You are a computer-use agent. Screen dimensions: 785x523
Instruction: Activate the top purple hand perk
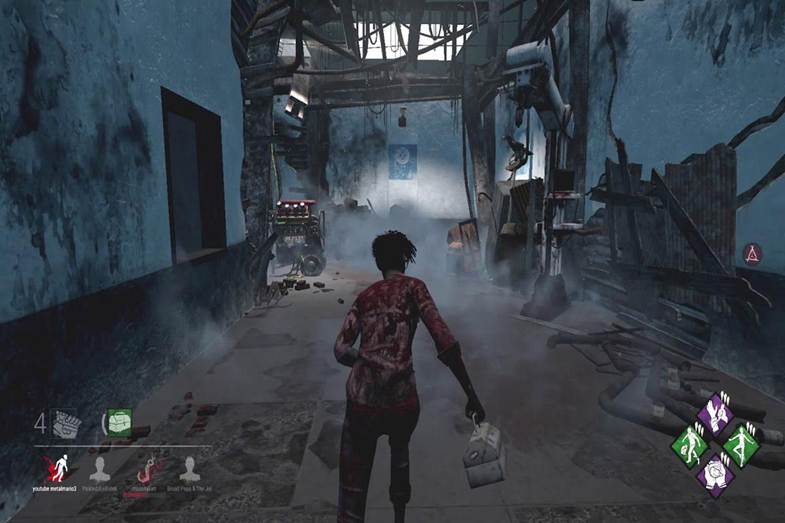tap(714, 413)
